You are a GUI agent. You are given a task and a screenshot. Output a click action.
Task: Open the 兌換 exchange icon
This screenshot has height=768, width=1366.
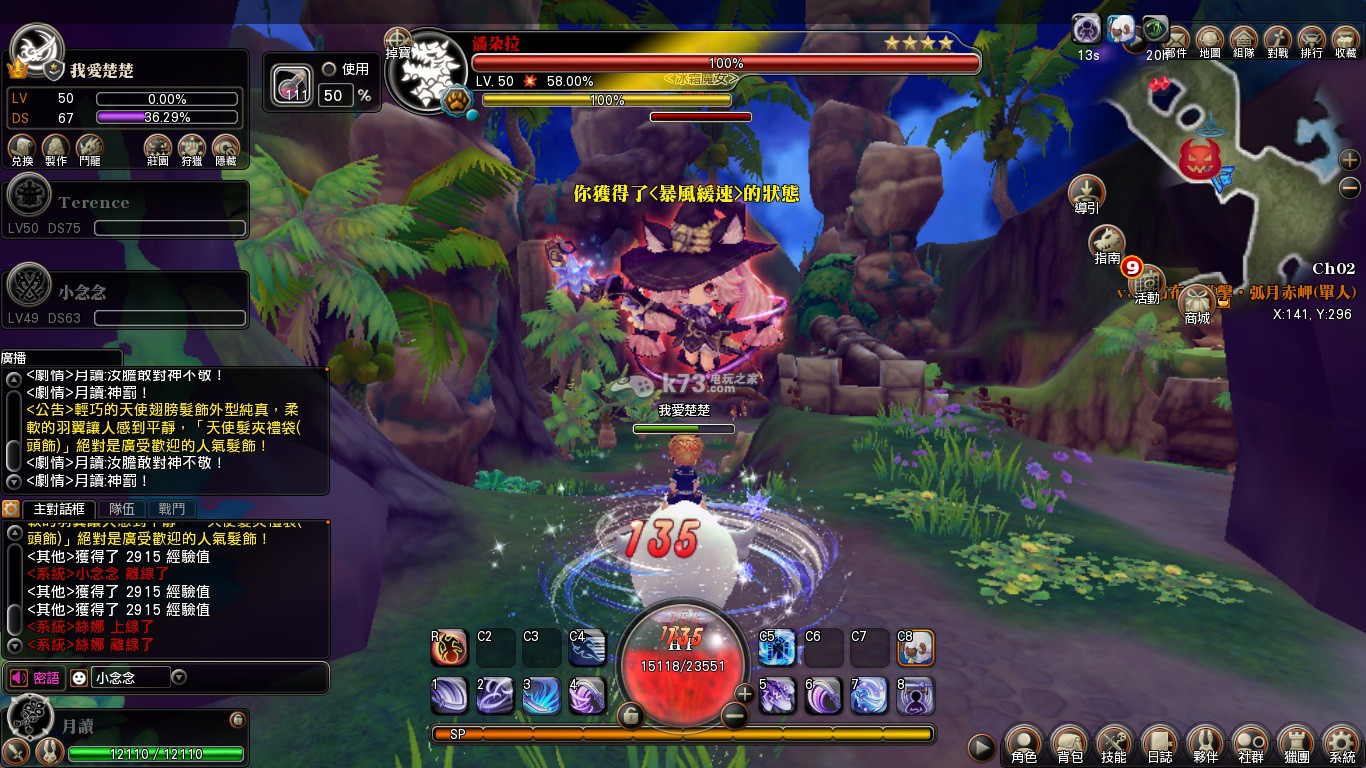[x=22, y=149]
